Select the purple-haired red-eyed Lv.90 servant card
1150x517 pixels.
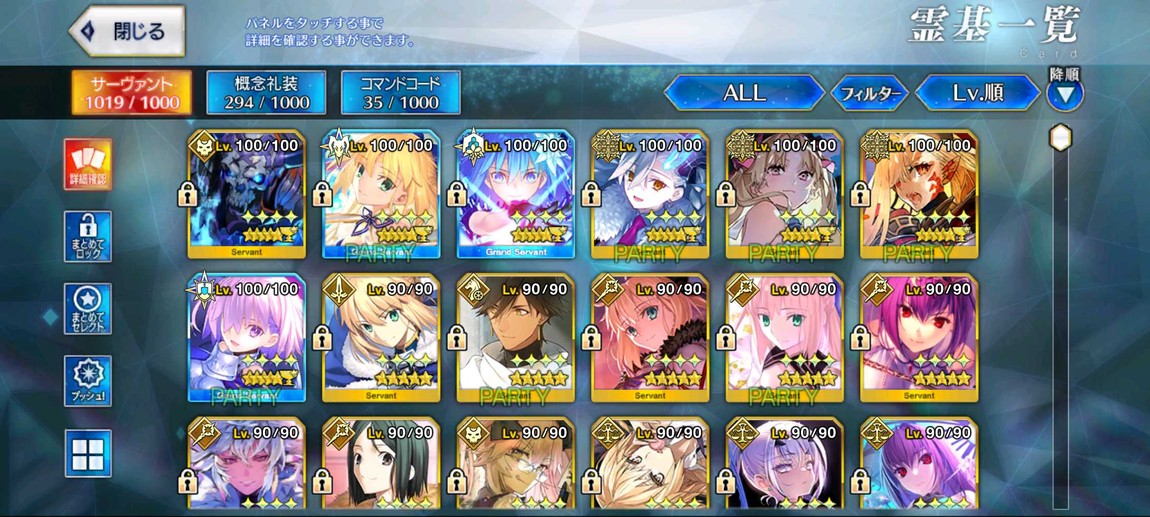coord(917,337)
